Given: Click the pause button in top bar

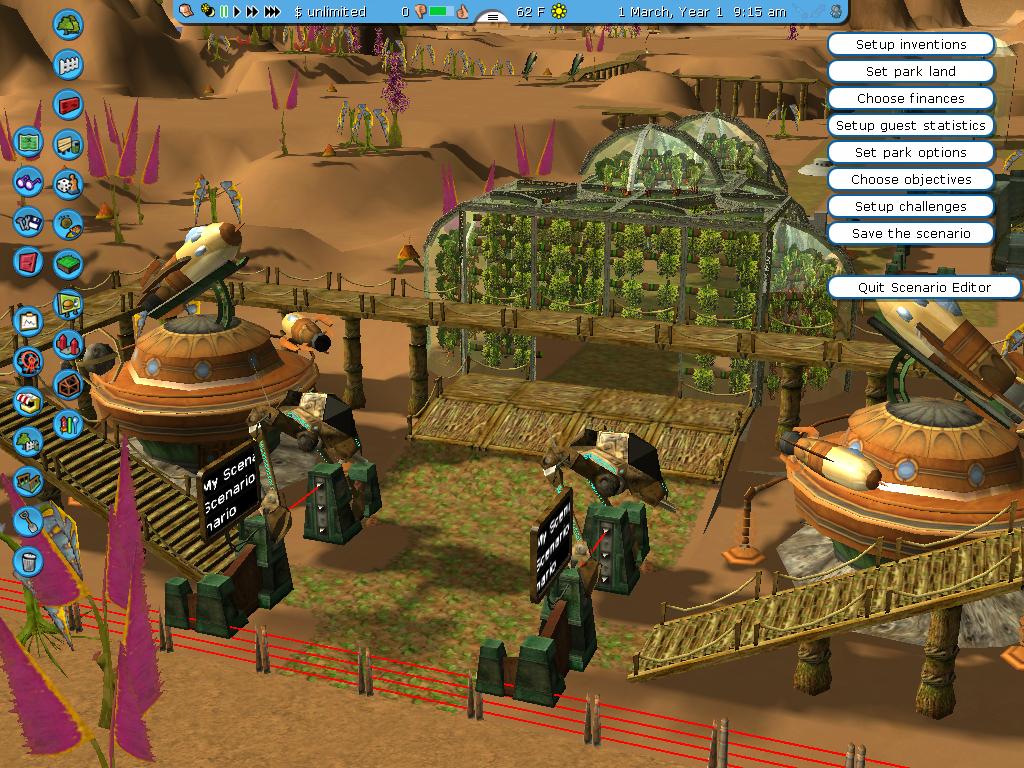Looking at the screenshot, I should click(224, 12).
